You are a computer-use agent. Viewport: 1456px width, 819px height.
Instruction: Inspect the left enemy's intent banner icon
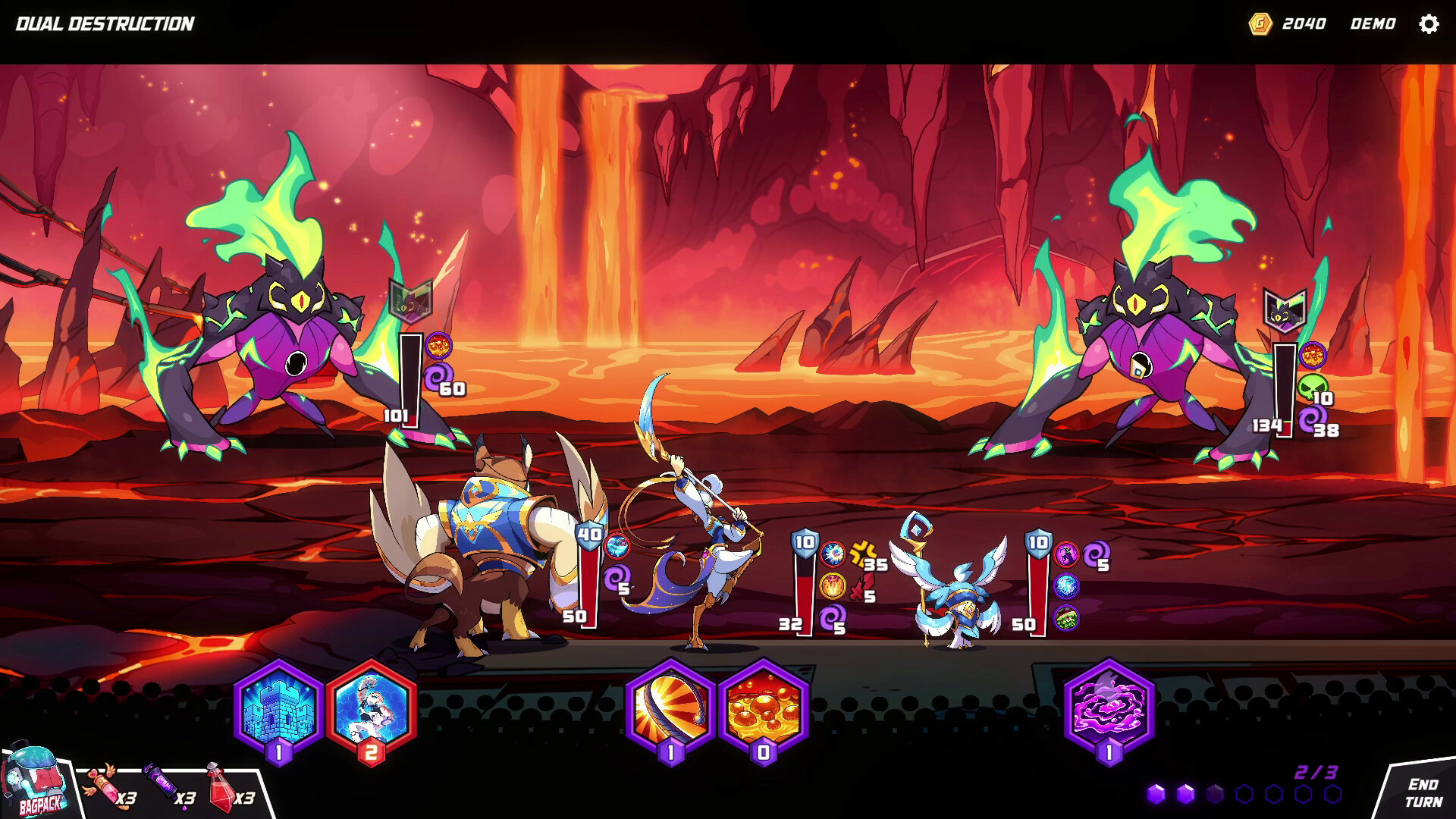[x=410, y=300]
